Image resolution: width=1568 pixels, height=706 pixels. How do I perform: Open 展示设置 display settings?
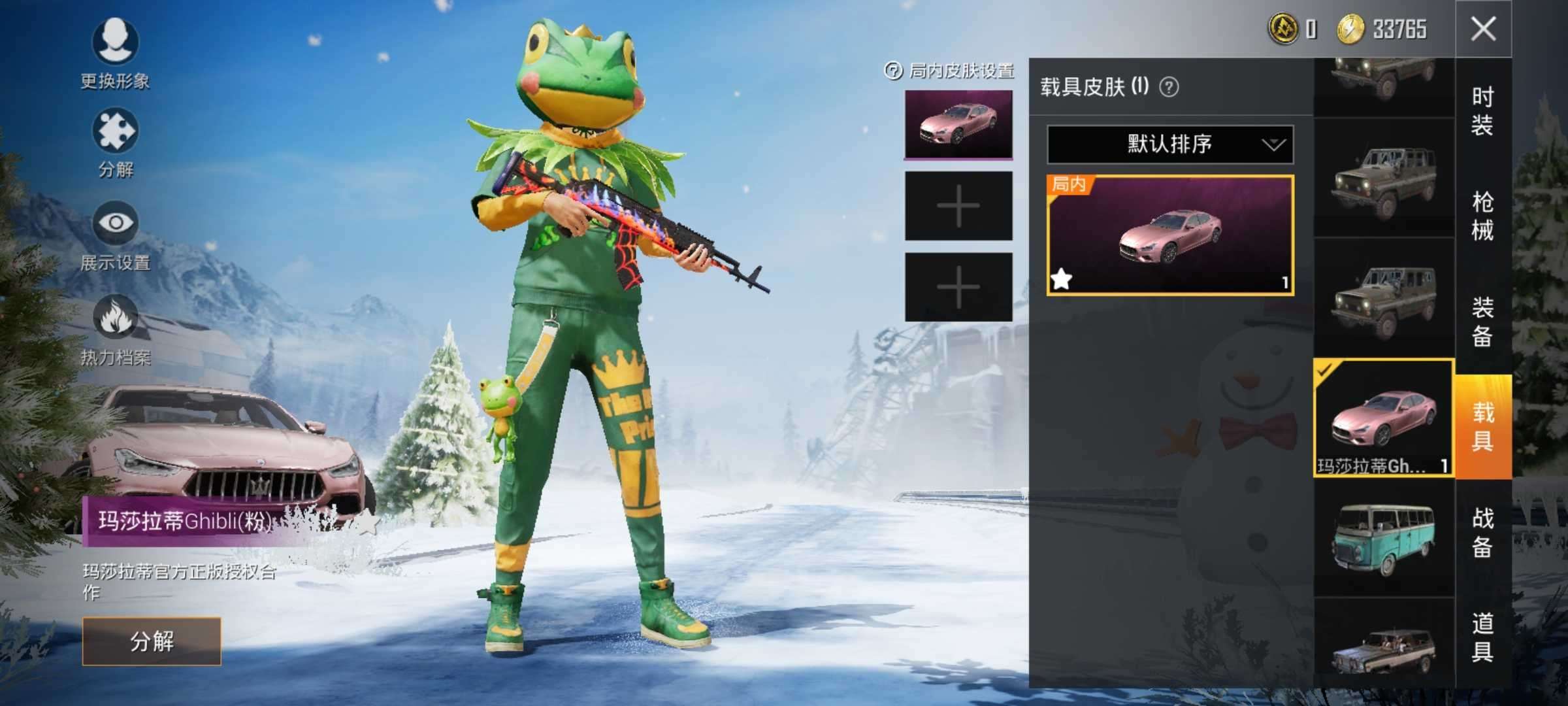click(x=115, y=224)
